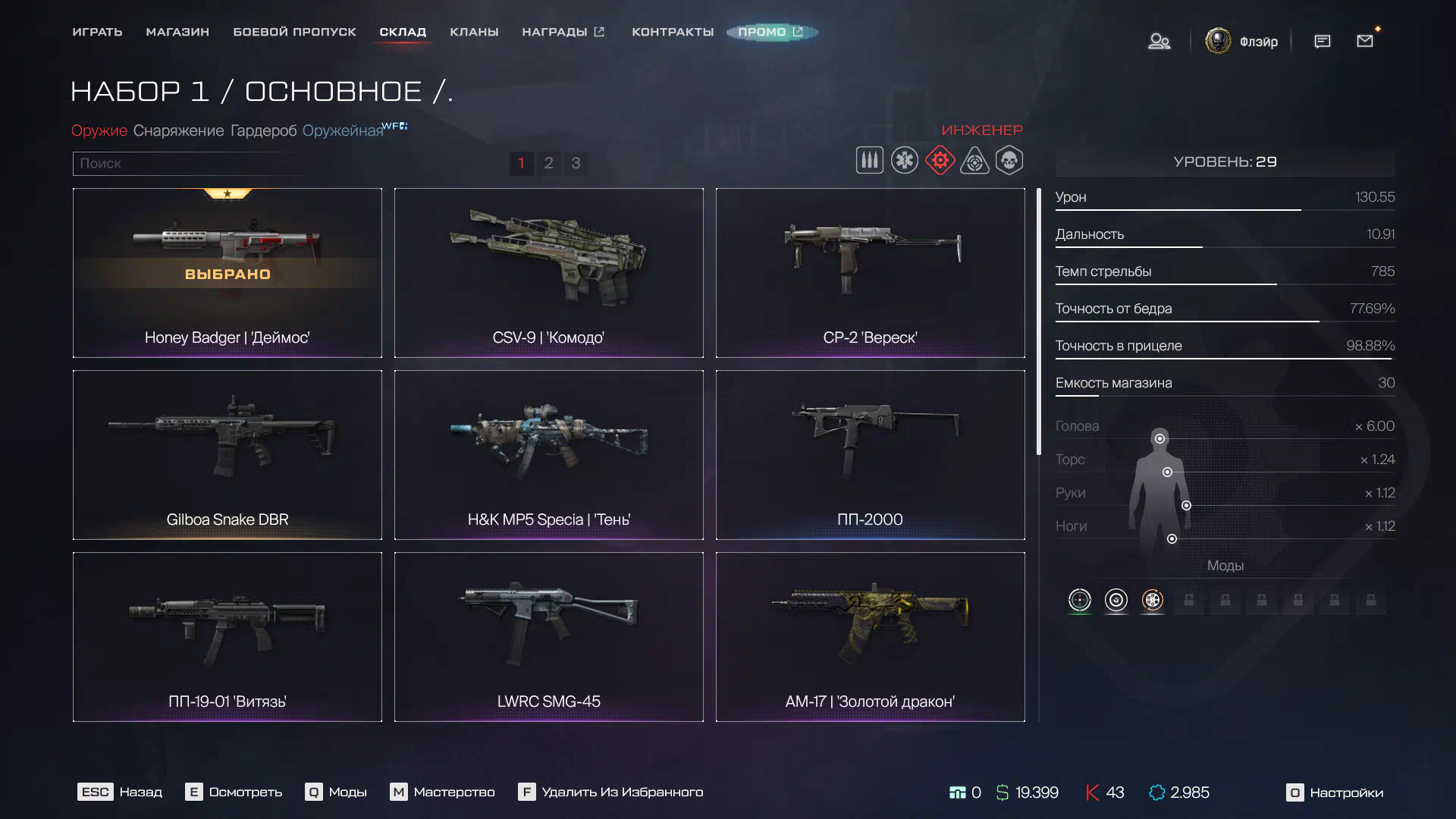This screenshot has width=1456, height=819.
Task: Open Настройки settings
Action: tap(1335, 792)
